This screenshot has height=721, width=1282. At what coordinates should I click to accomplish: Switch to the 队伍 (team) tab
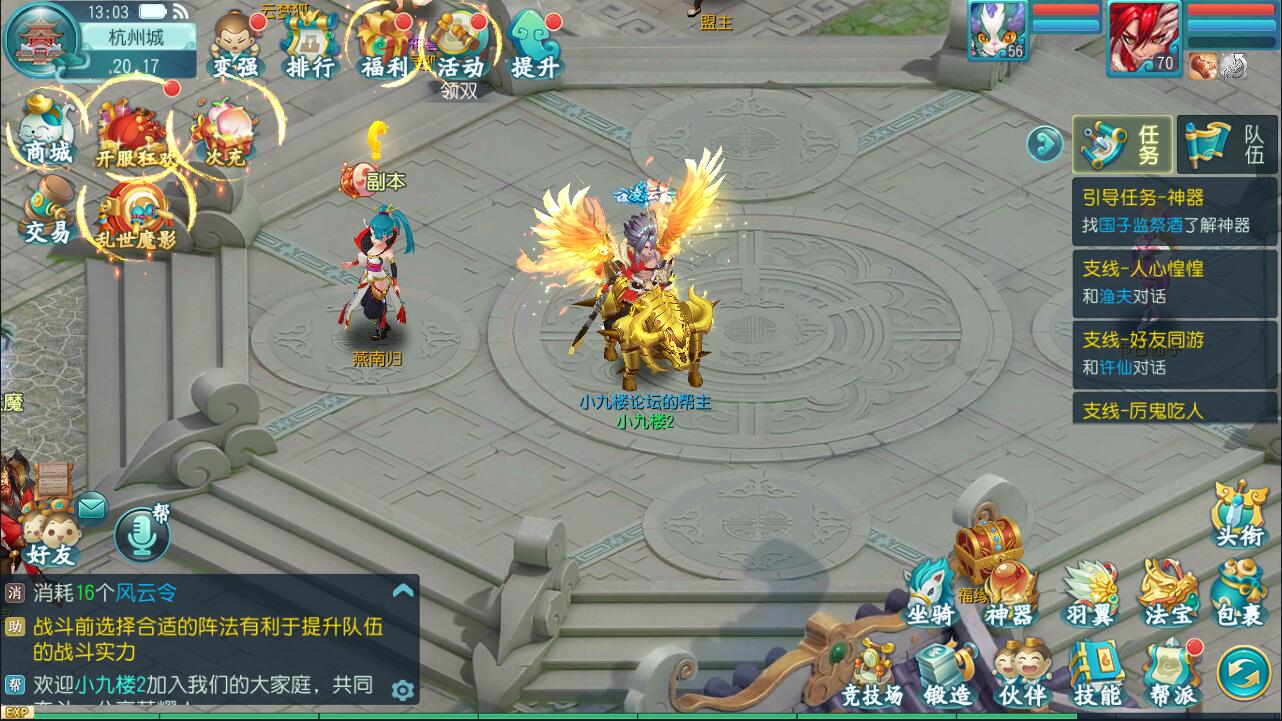pos(1225,144)
